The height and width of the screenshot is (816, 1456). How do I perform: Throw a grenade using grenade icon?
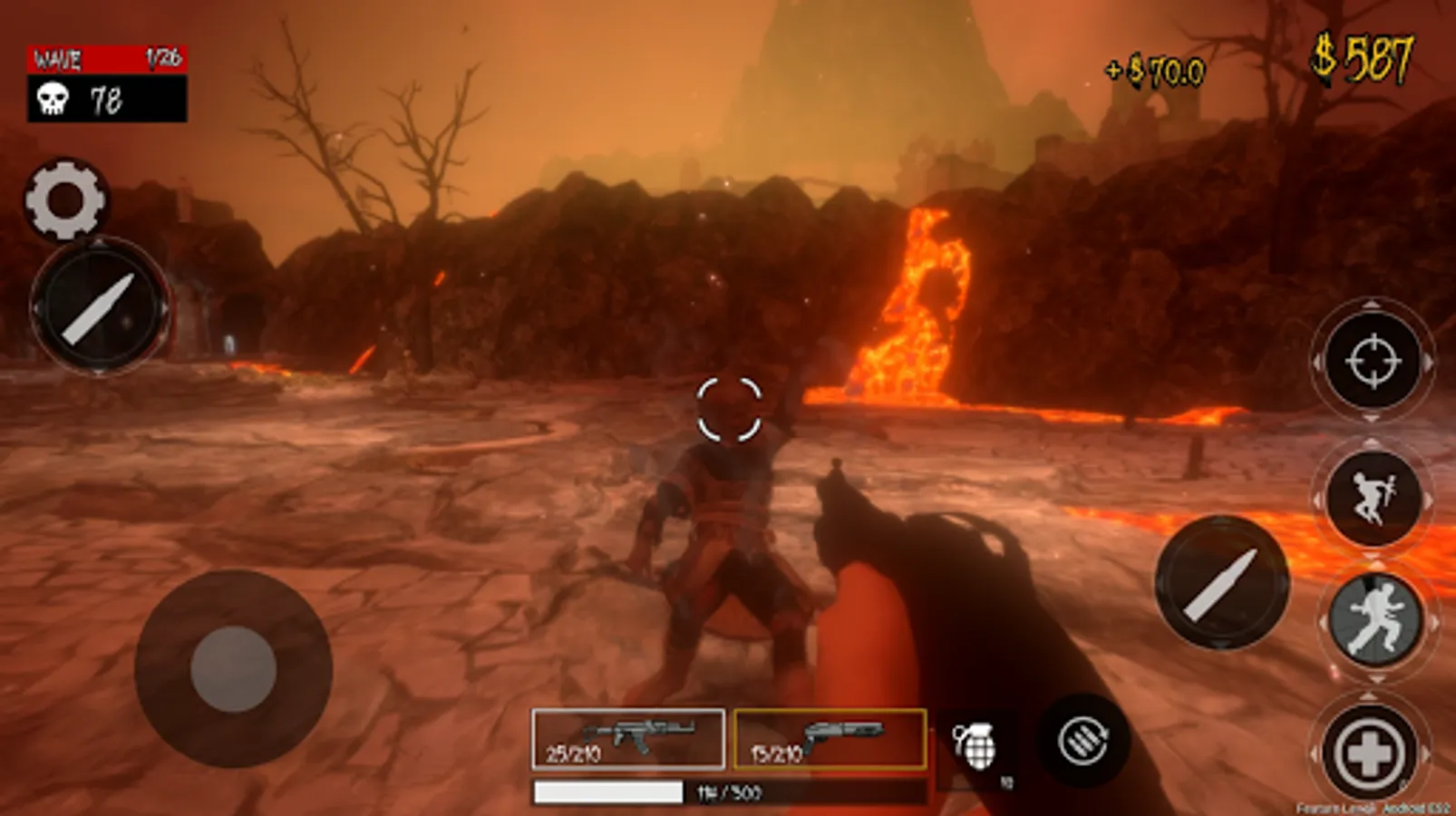[x=976, y=747]
